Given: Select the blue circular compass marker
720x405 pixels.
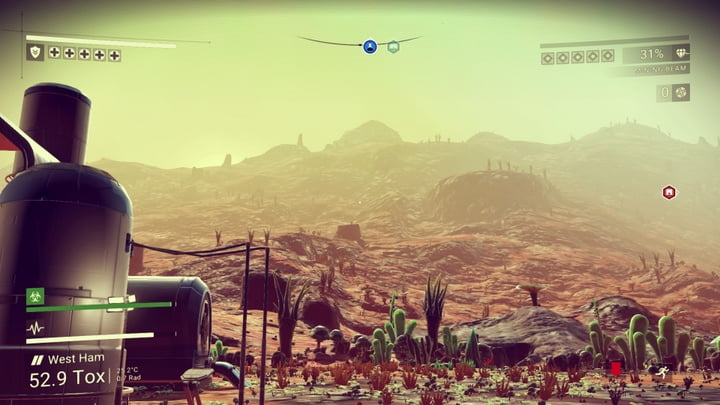Looking at the screenshot, I should pos(370,46).
